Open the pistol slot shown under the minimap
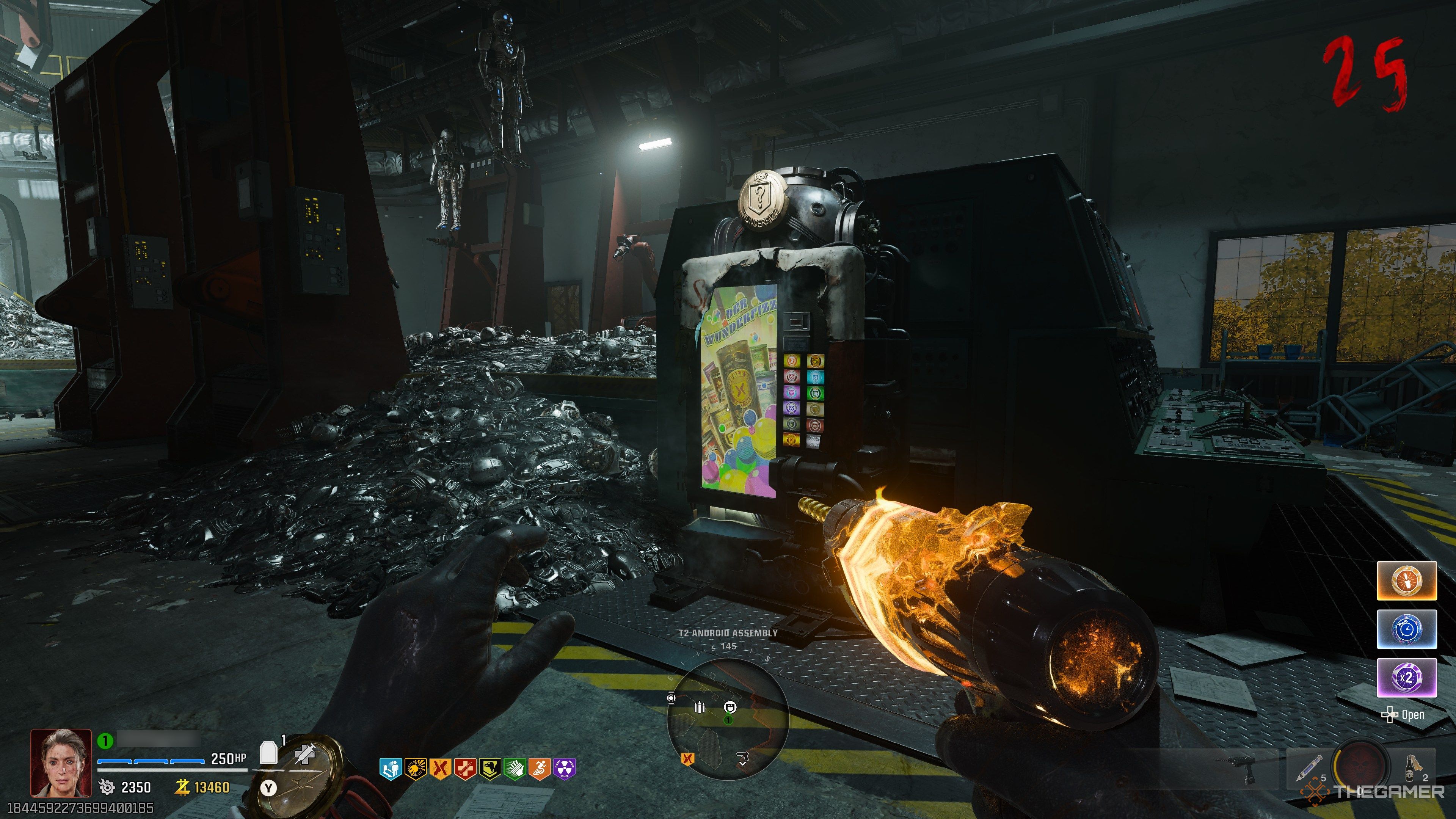Image resolution: width=1456 pixels, height=819 pixels. [x=743, y=756]
